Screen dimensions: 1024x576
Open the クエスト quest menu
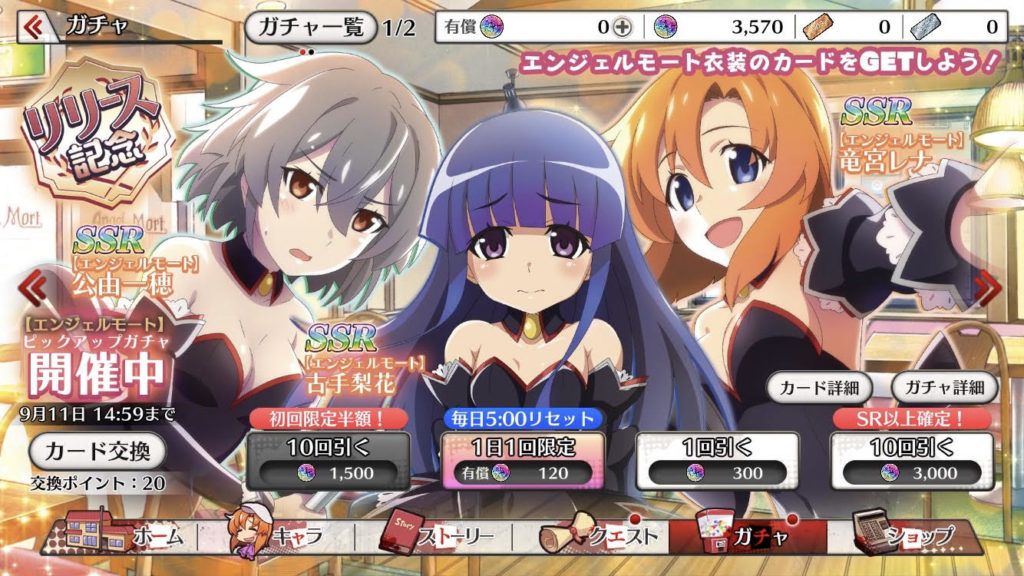(x=602, y=536)
